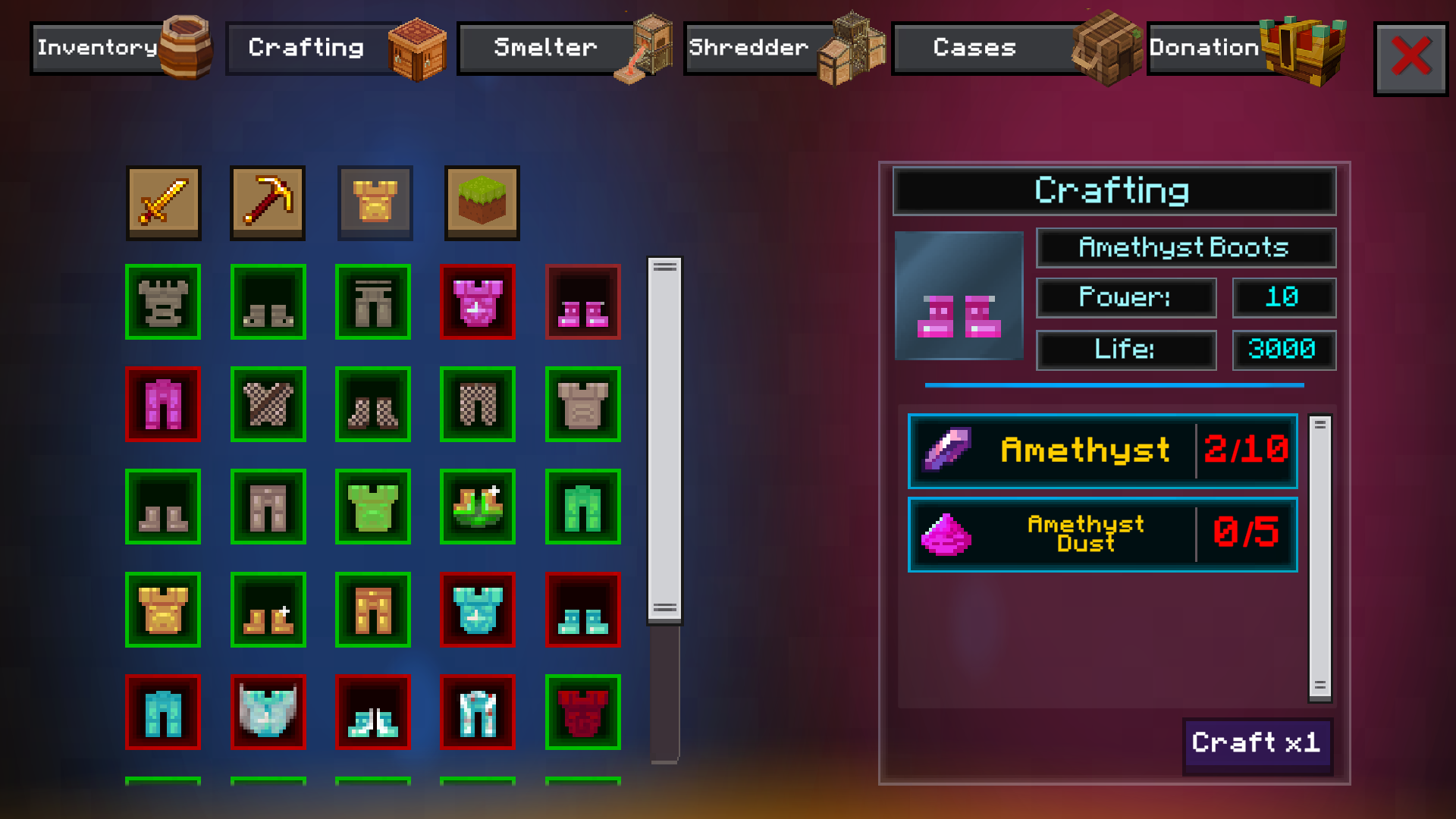Select the pickaxe category filter icon

(x=268, y=203)
